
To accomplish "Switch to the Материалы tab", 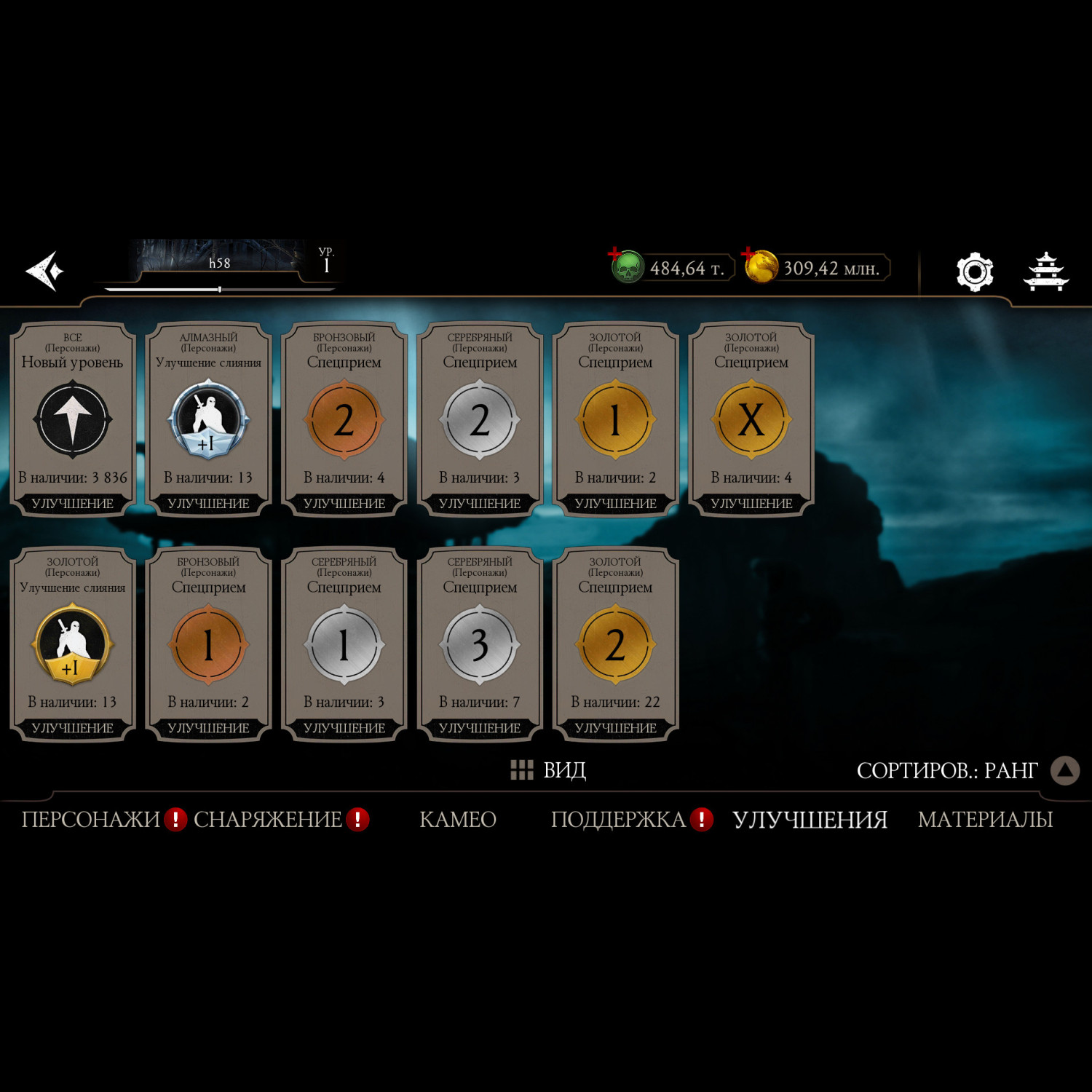I will click(x=985, y=820).
